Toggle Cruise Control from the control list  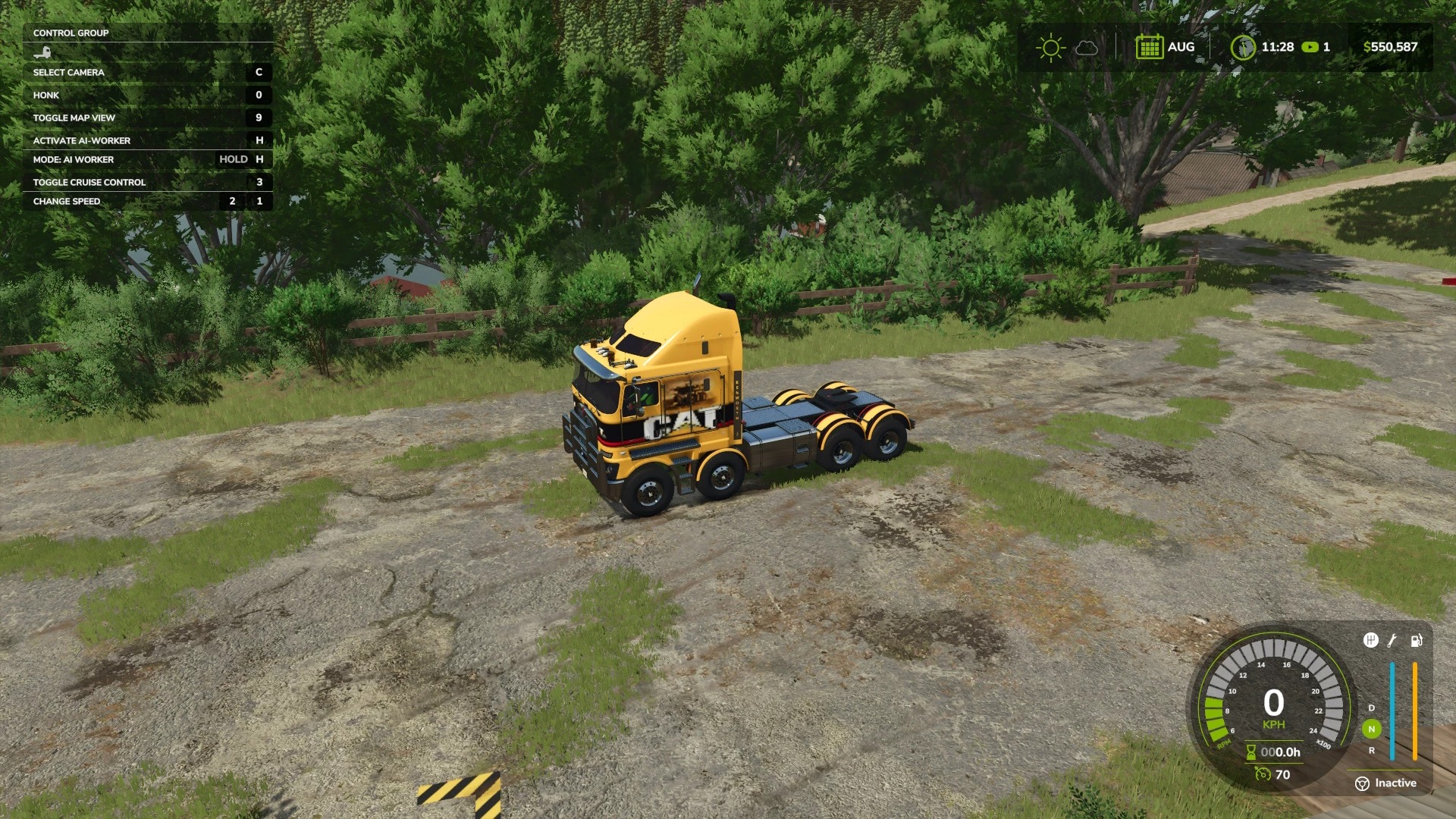89,182
